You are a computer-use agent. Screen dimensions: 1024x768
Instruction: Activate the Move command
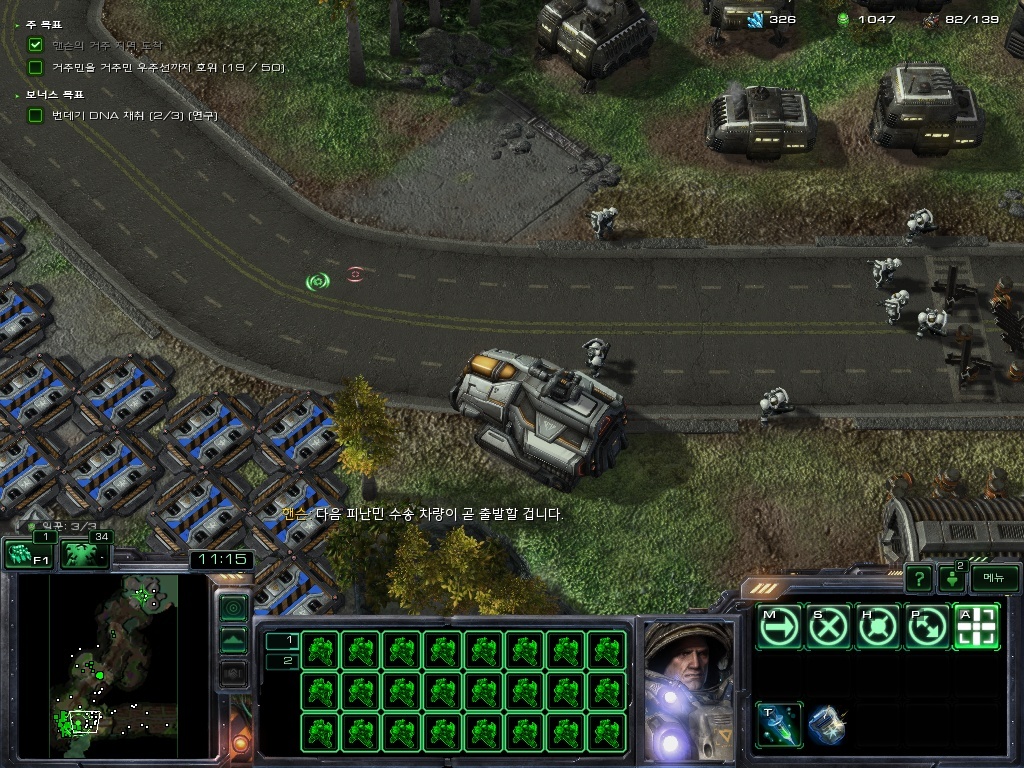pyautogui.click(x=779, y=627)
